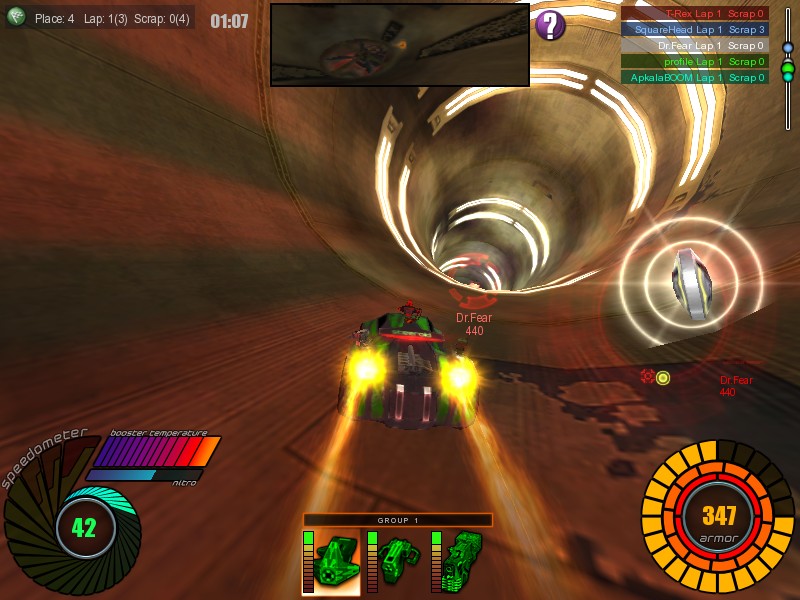Click the rear-view camera panel

[x=399, y=45]
